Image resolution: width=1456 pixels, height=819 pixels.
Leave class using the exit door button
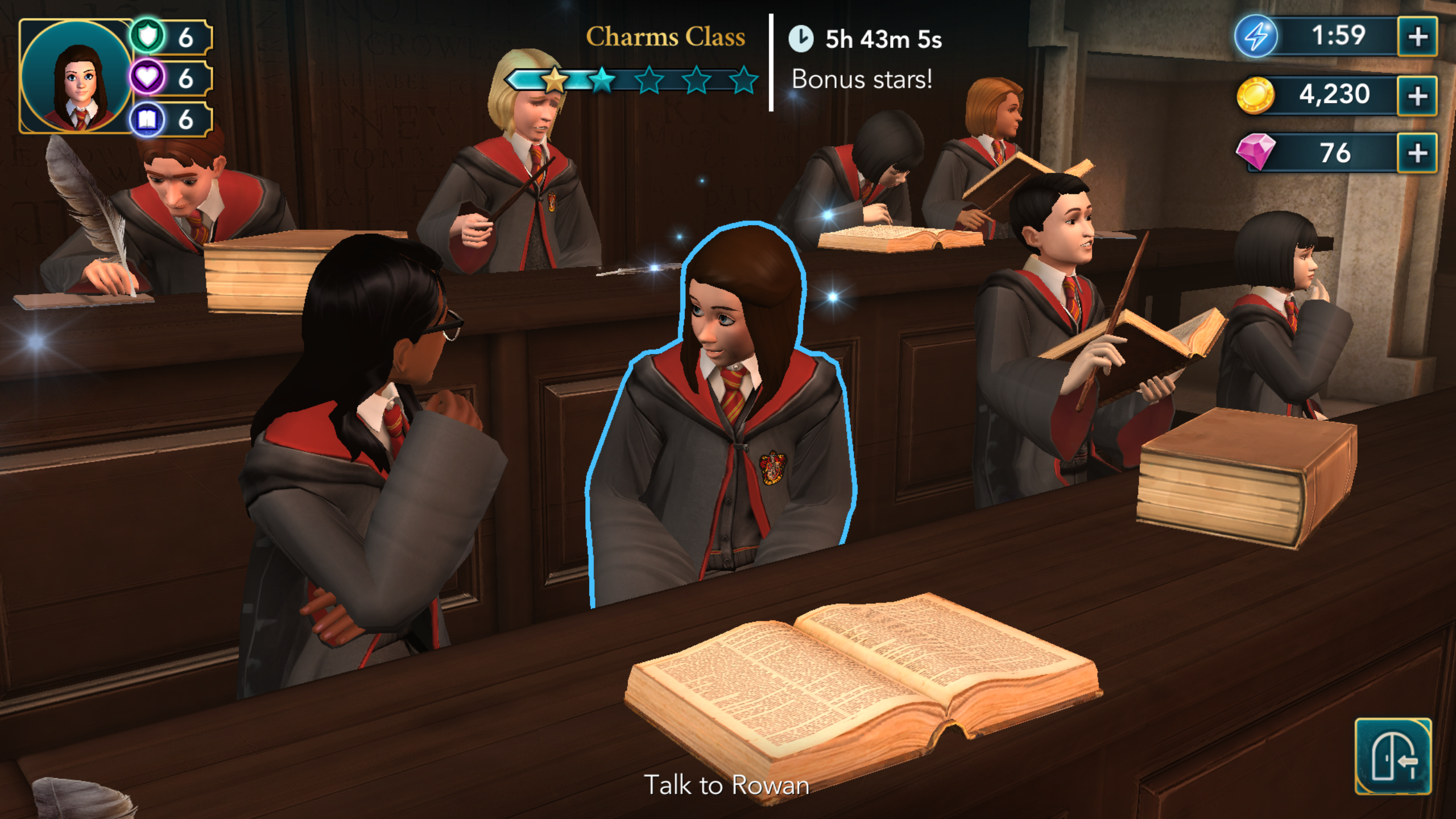(x=1392, y=756)
